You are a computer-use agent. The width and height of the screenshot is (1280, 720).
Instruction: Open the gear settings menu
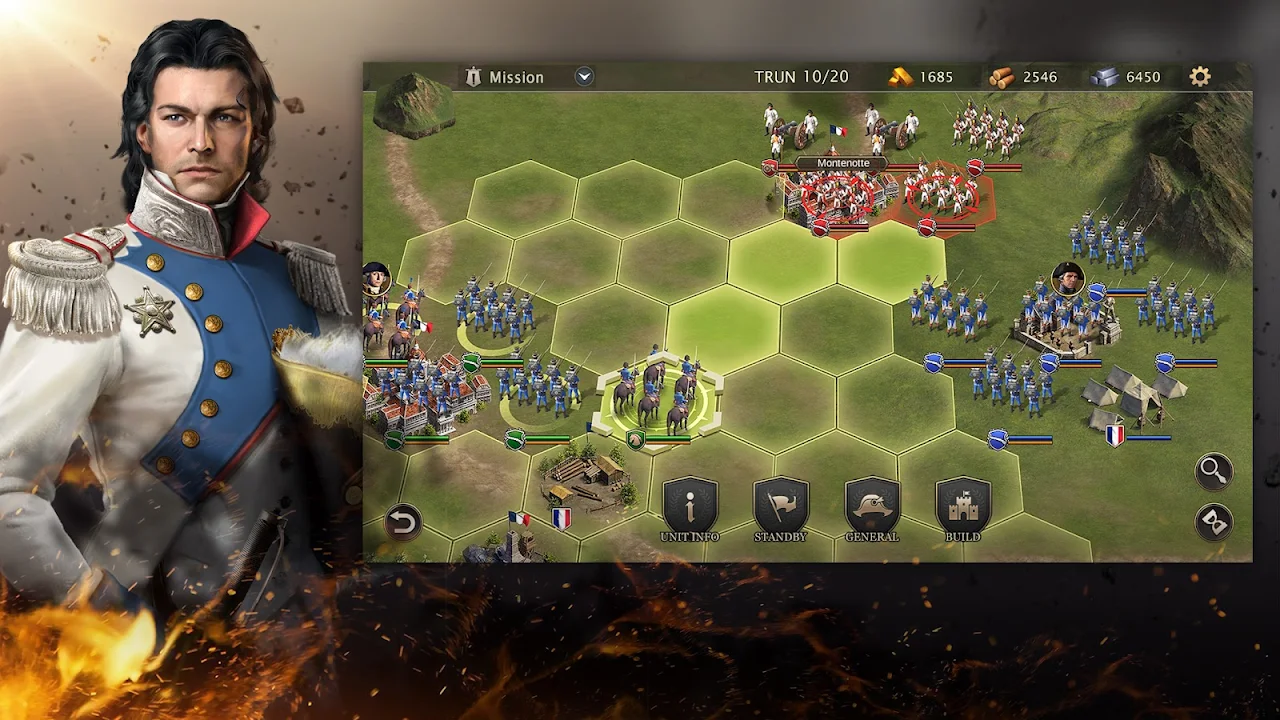pos(1200,77)
